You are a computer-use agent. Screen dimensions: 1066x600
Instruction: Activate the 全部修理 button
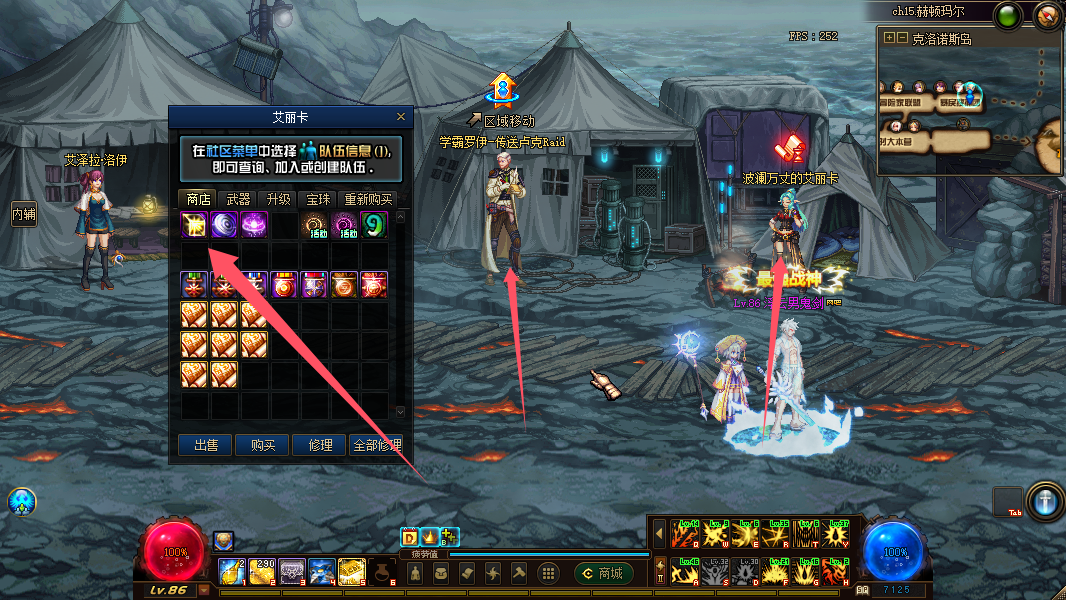[x=377, y=445]
